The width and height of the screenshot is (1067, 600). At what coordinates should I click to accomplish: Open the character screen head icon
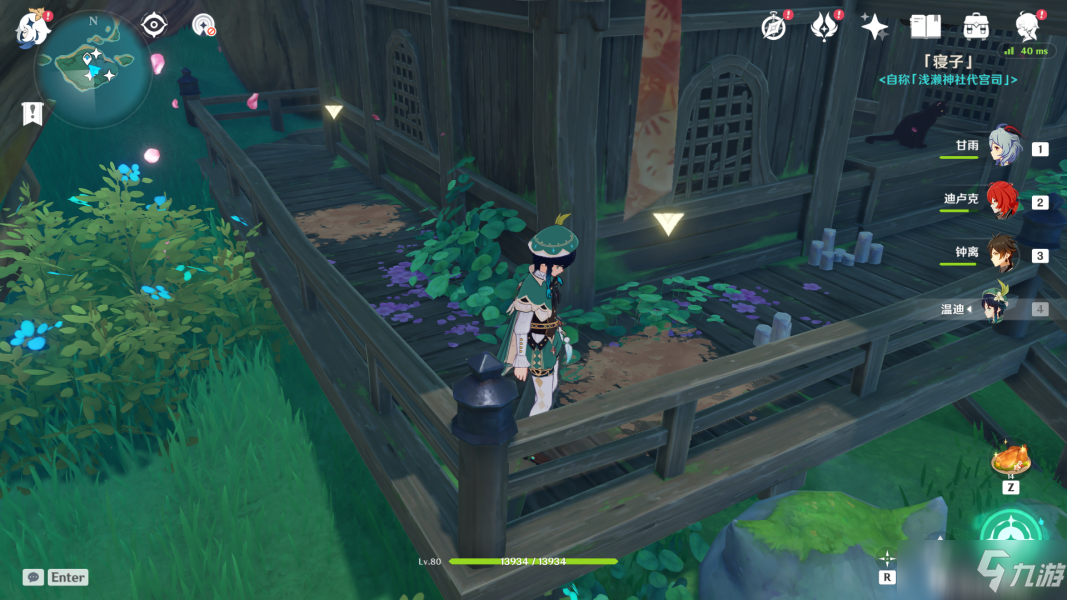(1027, 27)
